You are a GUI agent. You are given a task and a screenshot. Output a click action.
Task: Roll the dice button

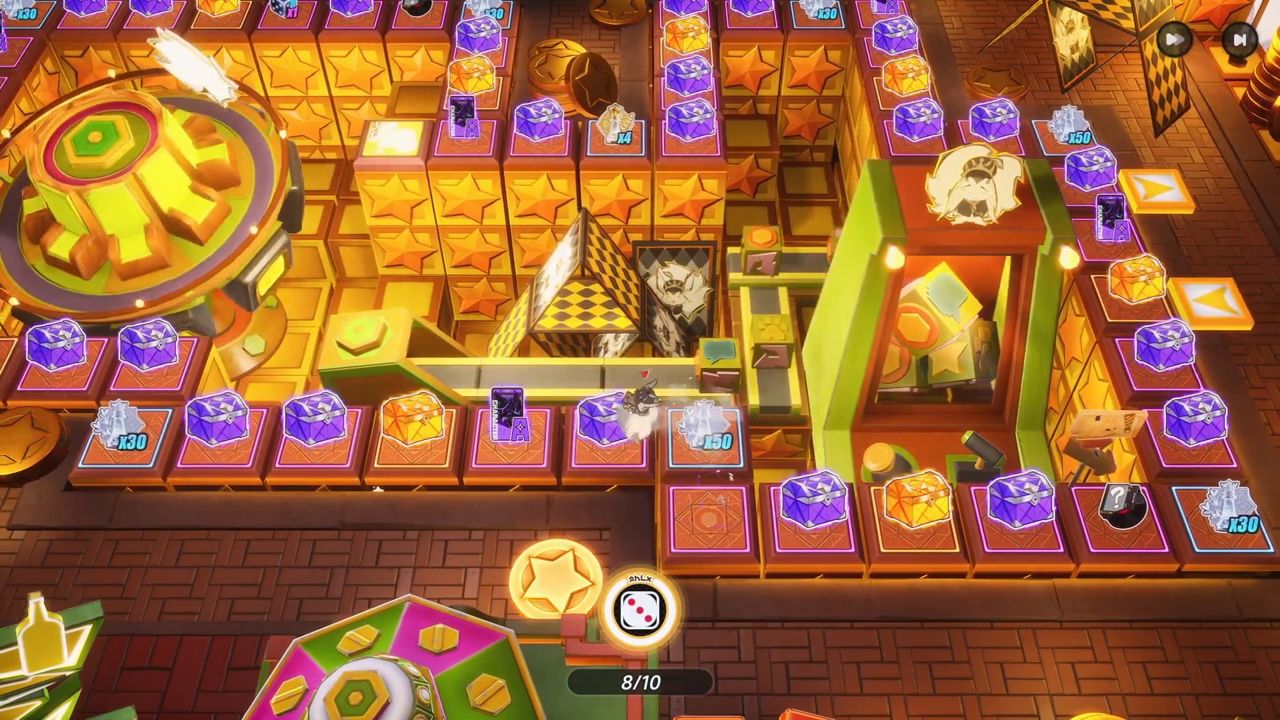tap(639, 611)
